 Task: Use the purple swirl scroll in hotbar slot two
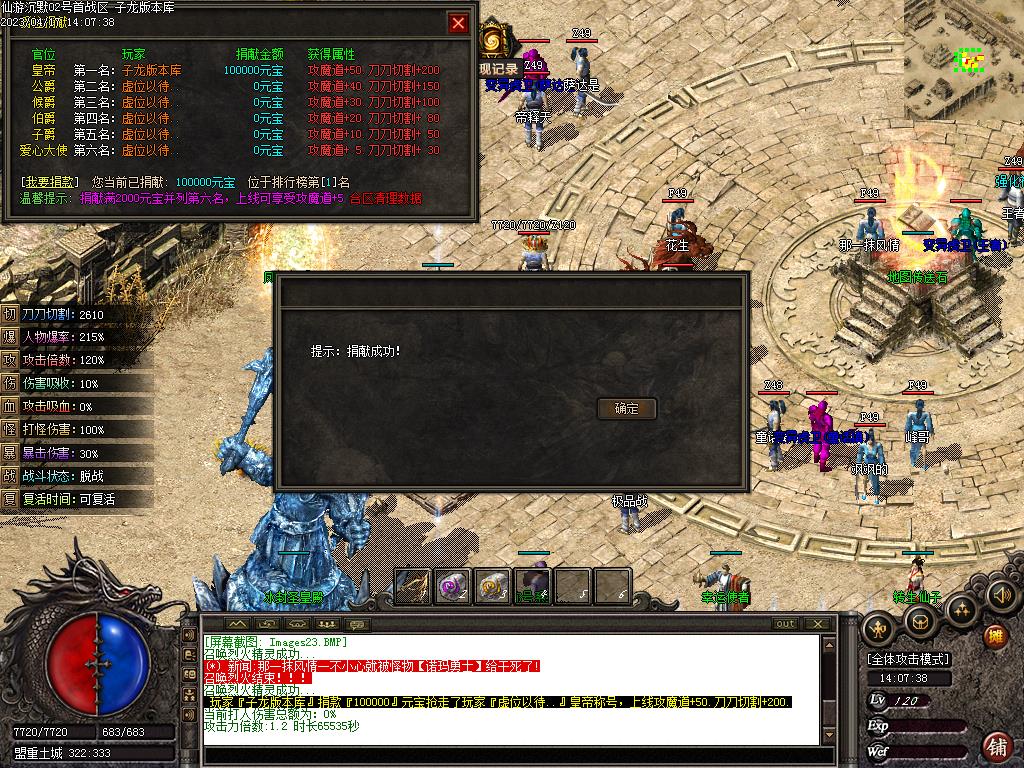pos(453,586)
